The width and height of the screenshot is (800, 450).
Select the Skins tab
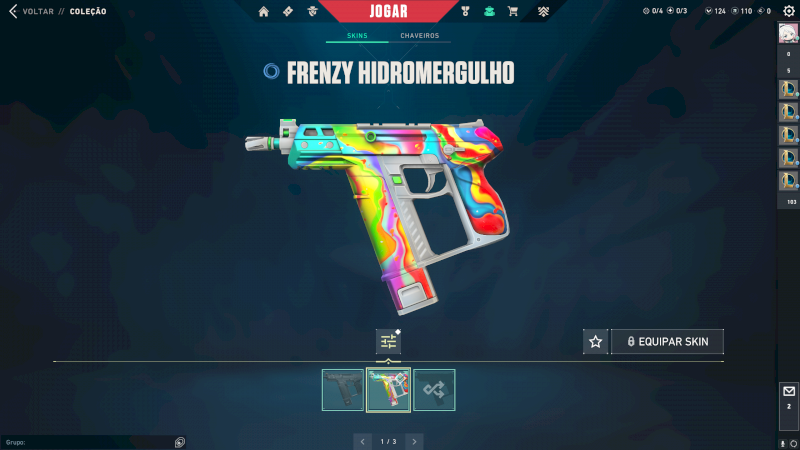click(x=357, y=36)
